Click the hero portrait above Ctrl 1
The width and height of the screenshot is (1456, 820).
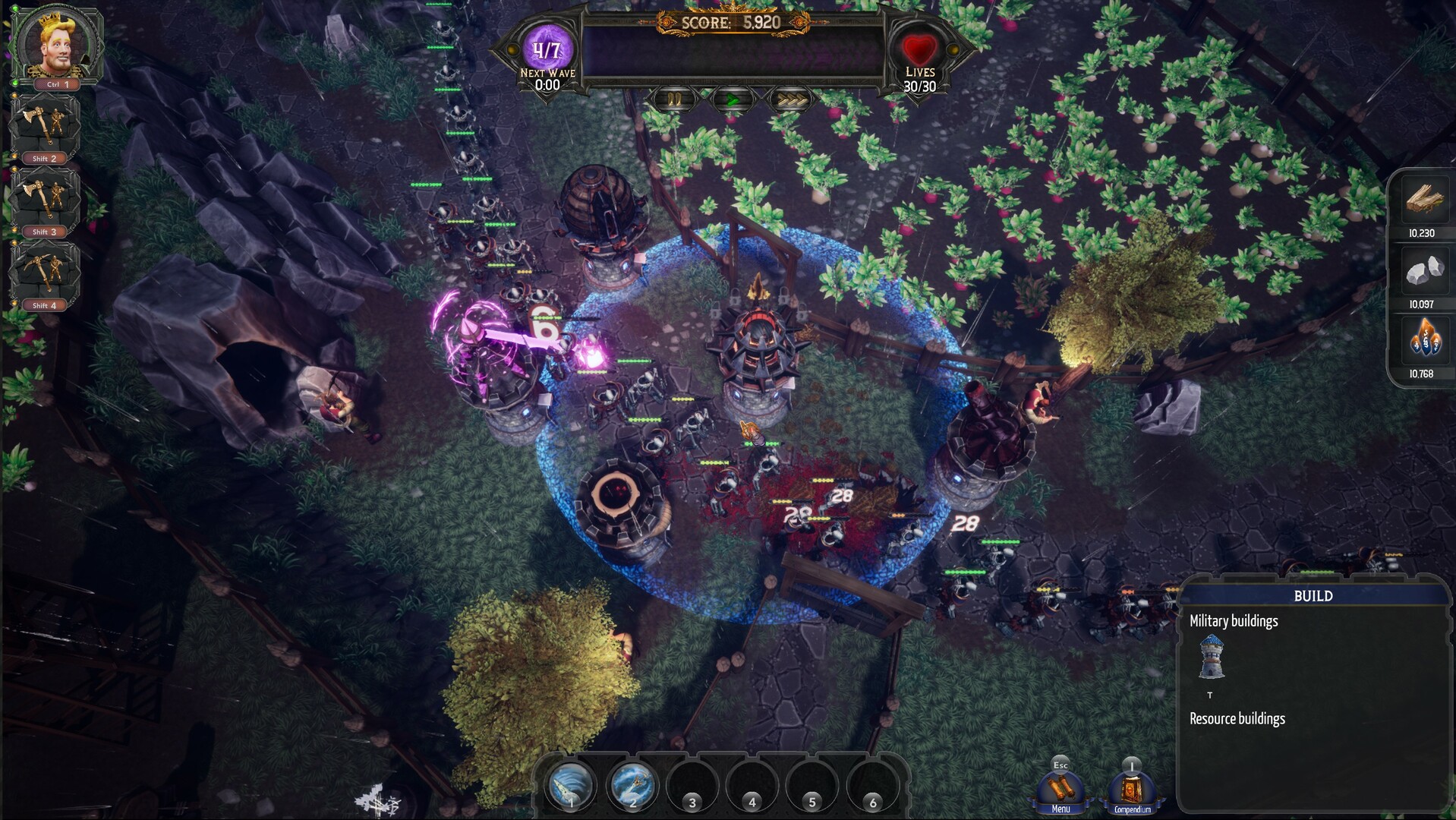55,42
